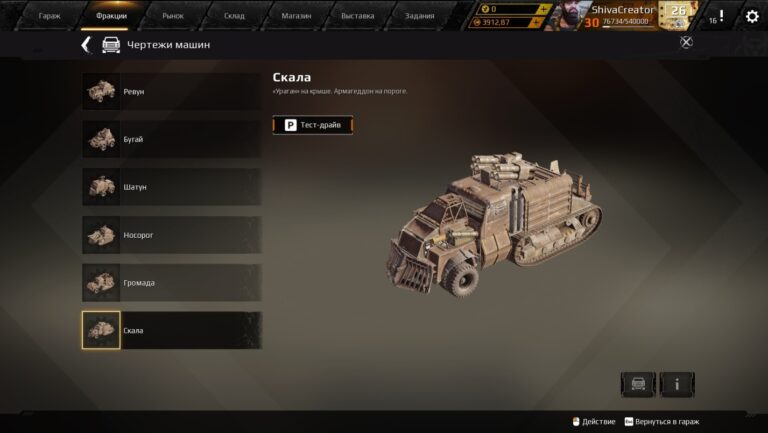Screen dimensions: 768x433
Task: Select the Шатун blueprint
Action: pos(171,187)
